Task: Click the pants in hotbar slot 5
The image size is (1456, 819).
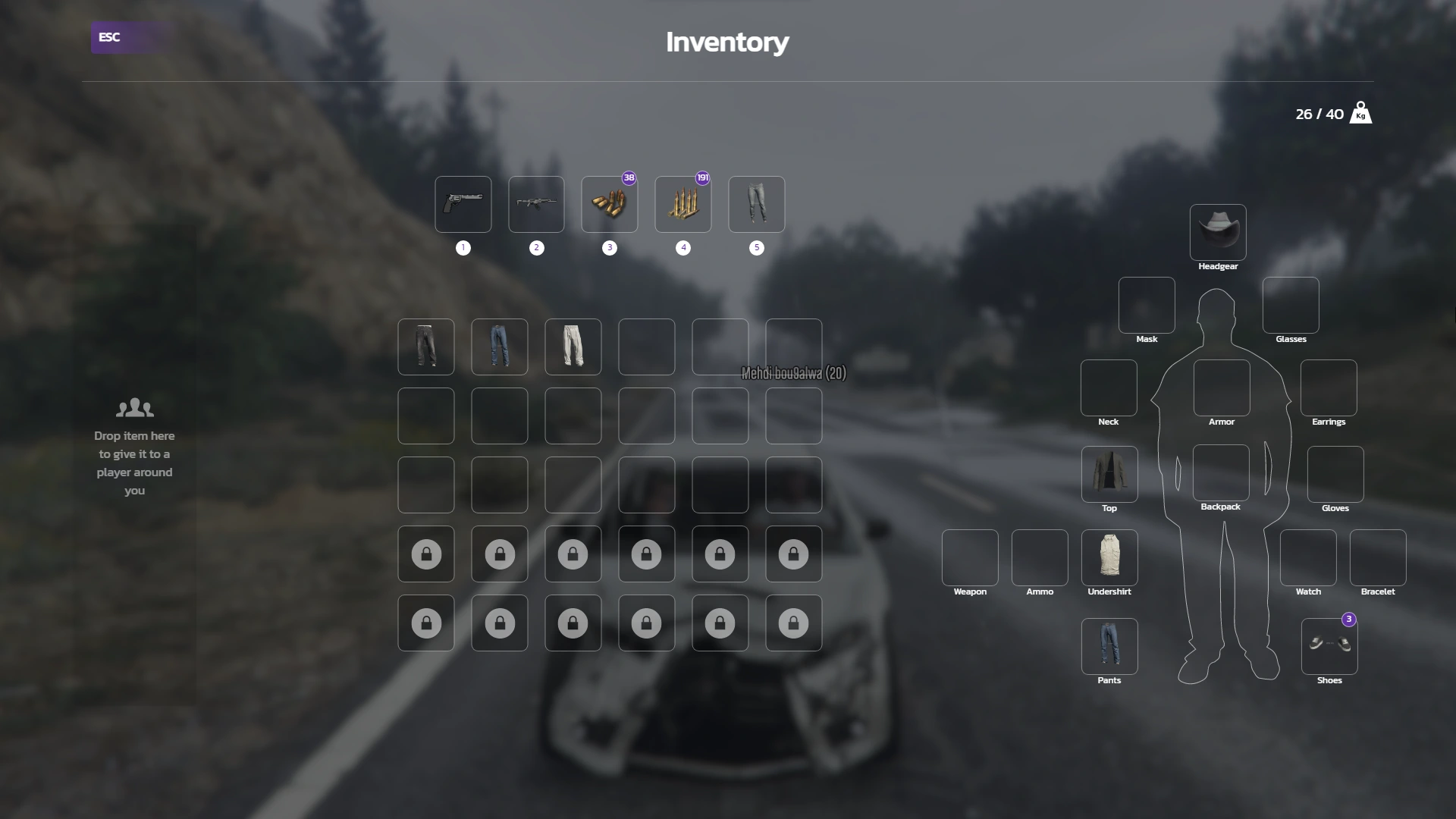Action: pos(757,205)
